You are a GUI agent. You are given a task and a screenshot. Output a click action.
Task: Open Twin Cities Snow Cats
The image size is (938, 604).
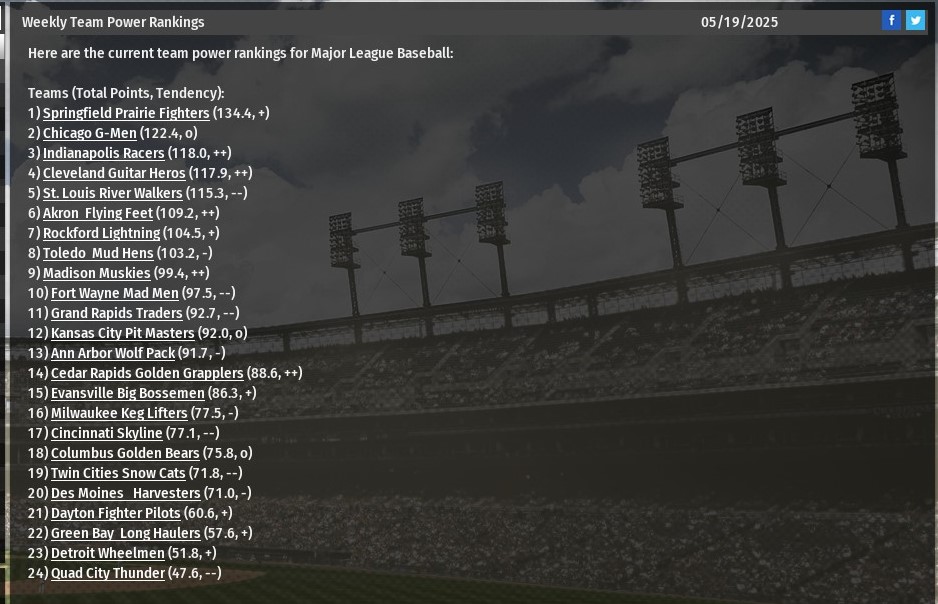118,473
